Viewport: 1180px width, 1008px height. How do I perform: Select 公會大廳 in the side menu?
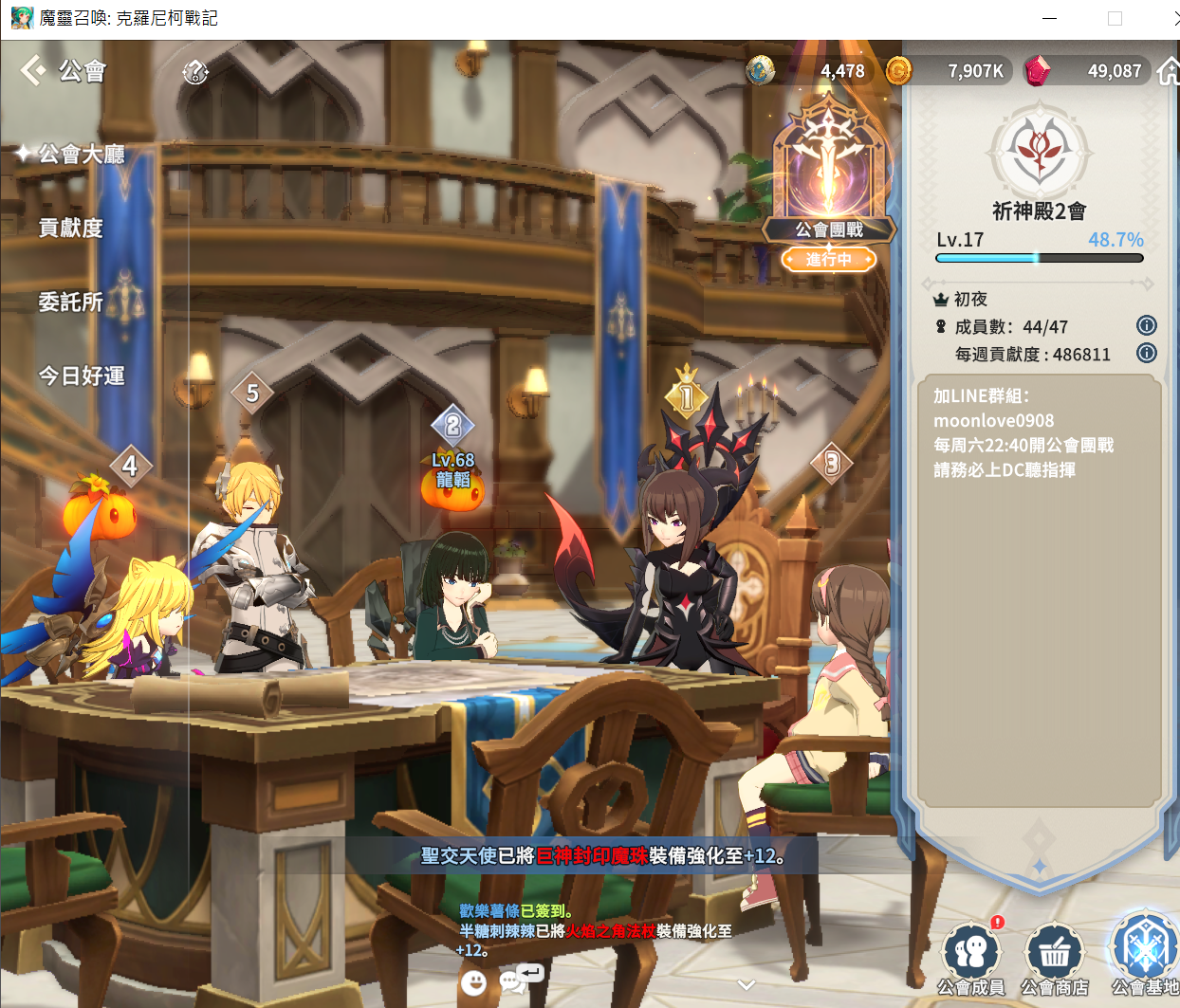pos(82,155)
